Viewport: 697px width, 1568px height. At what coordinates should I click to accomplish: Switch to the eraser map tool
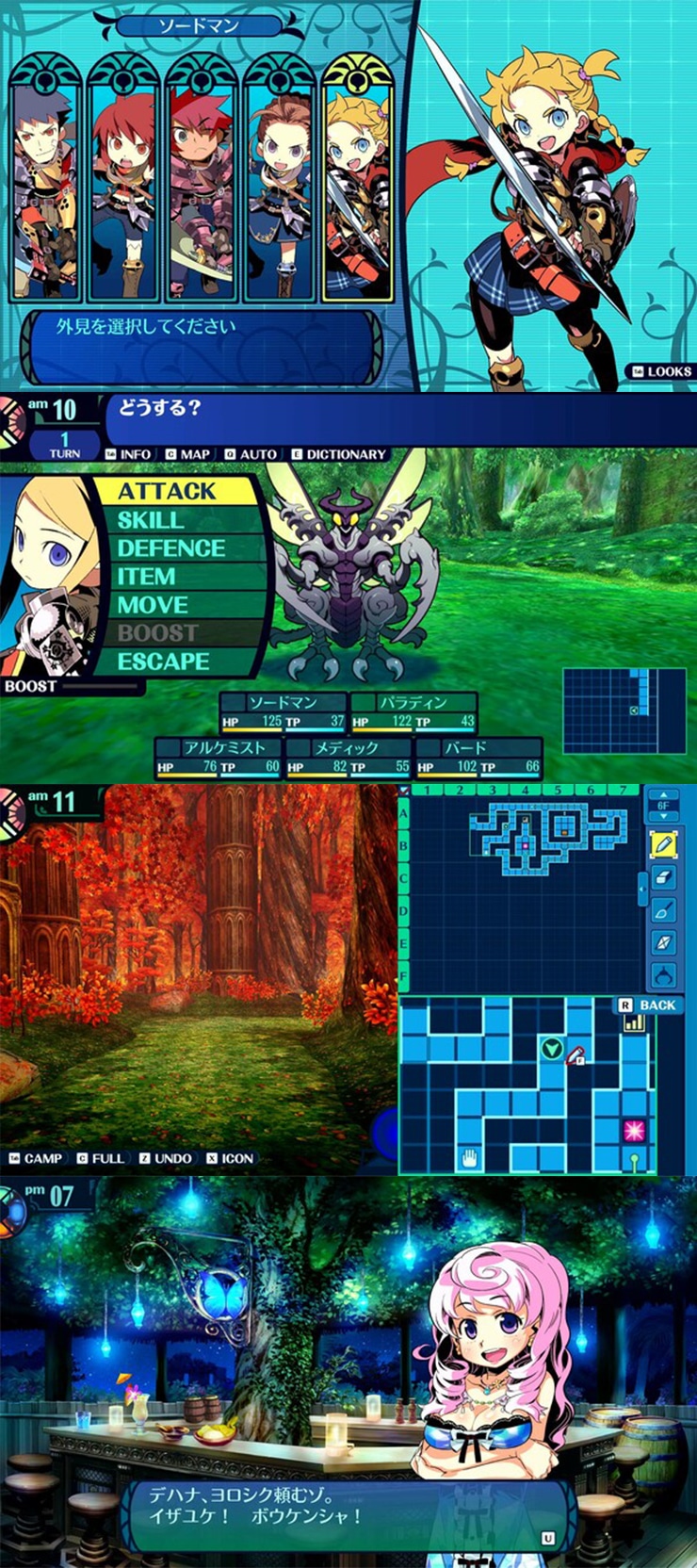point(664,877)
